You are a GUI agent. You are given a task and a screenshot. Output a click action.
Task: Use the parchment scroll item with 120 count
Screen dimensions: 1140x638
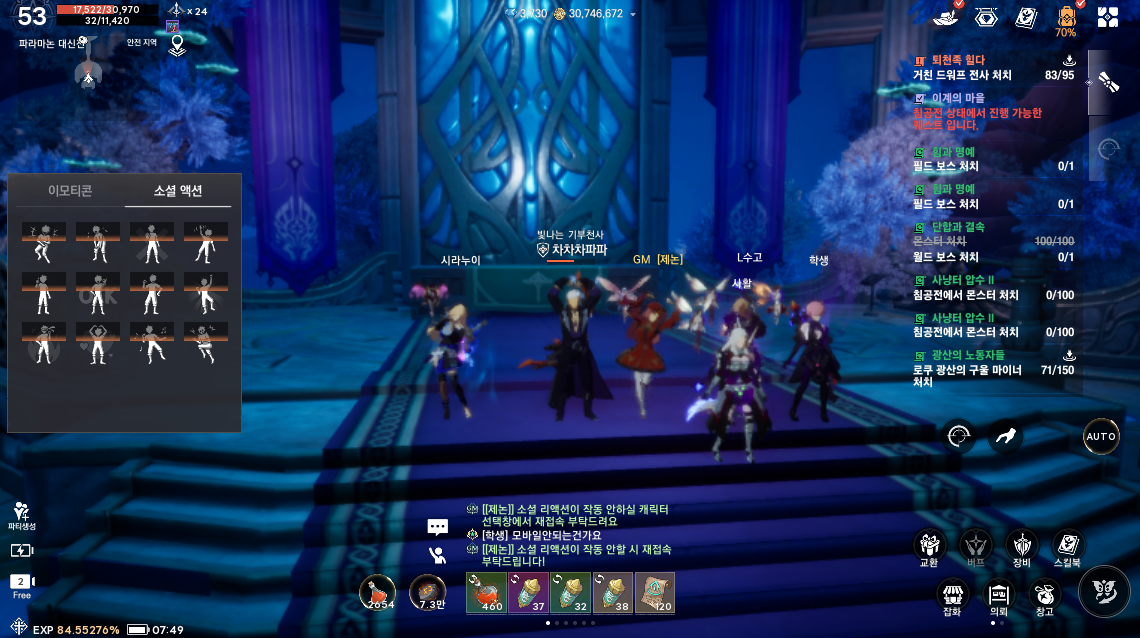click(654, 592)
